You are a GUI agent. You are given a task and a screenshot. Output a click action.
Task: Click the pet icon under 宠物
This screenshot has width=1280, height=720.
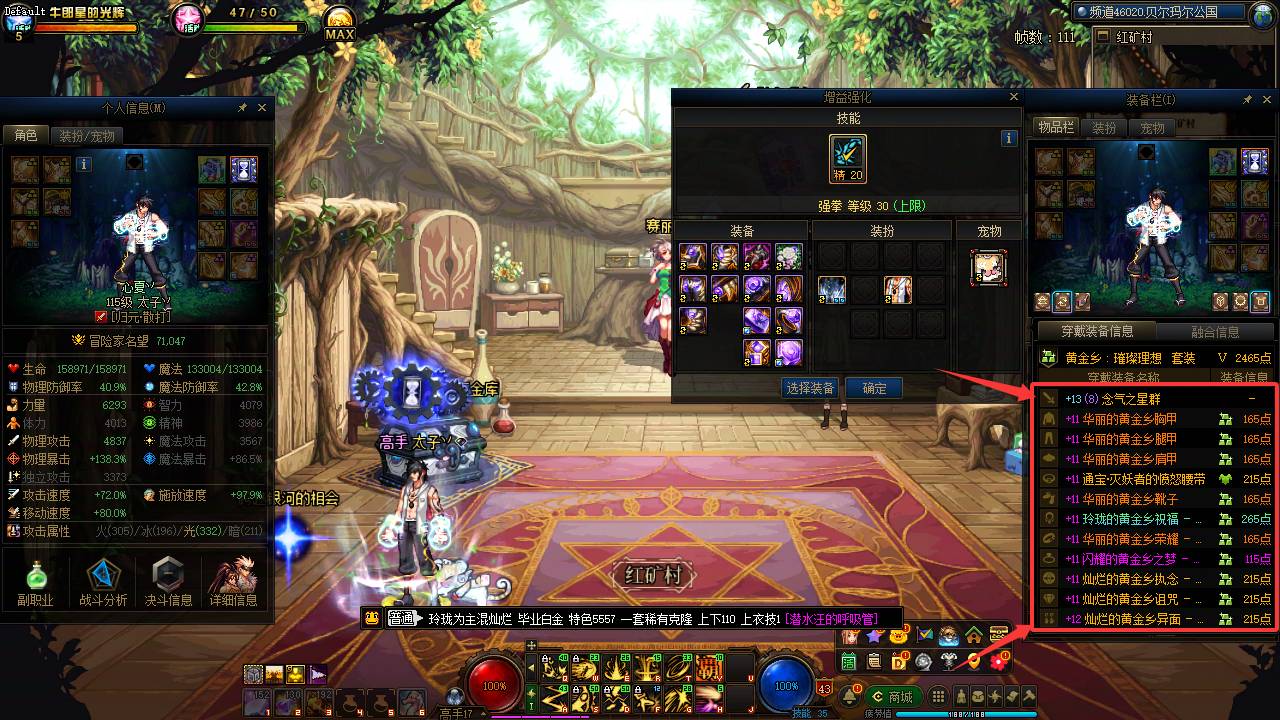pyautogui.click(x=988, y=267)
